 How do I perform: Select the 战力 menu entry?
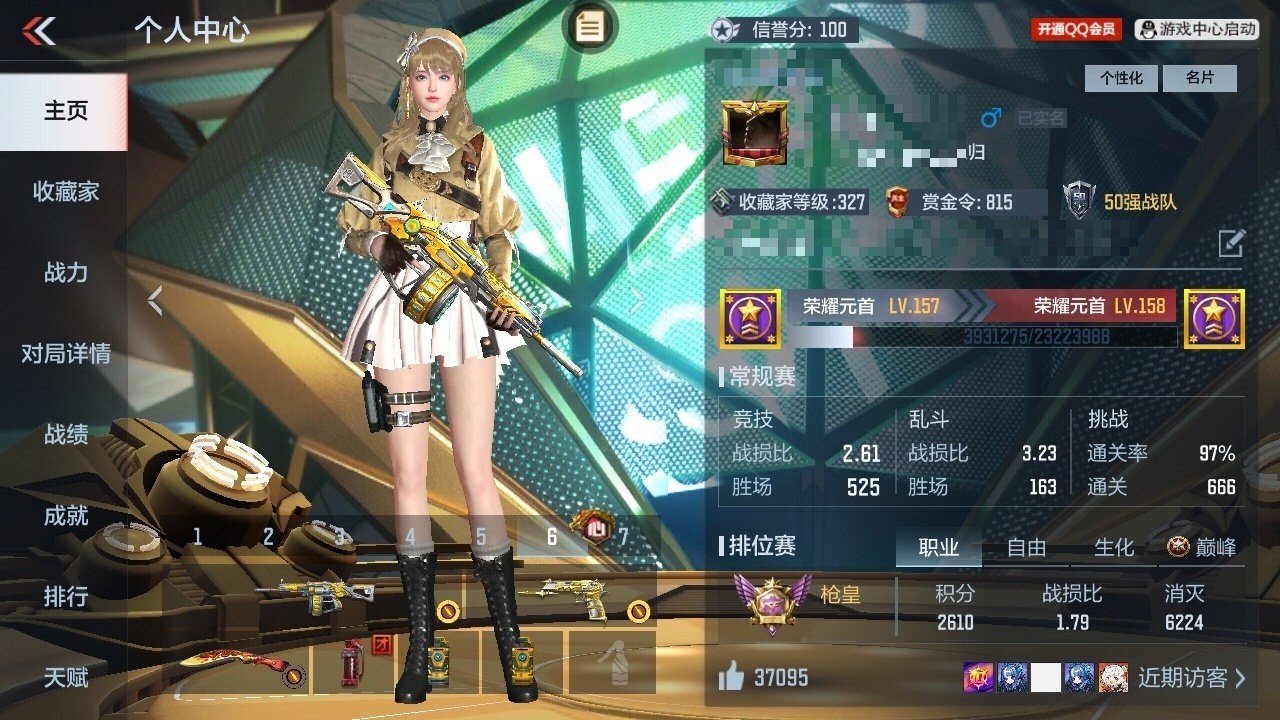click(x=65, y=272)
